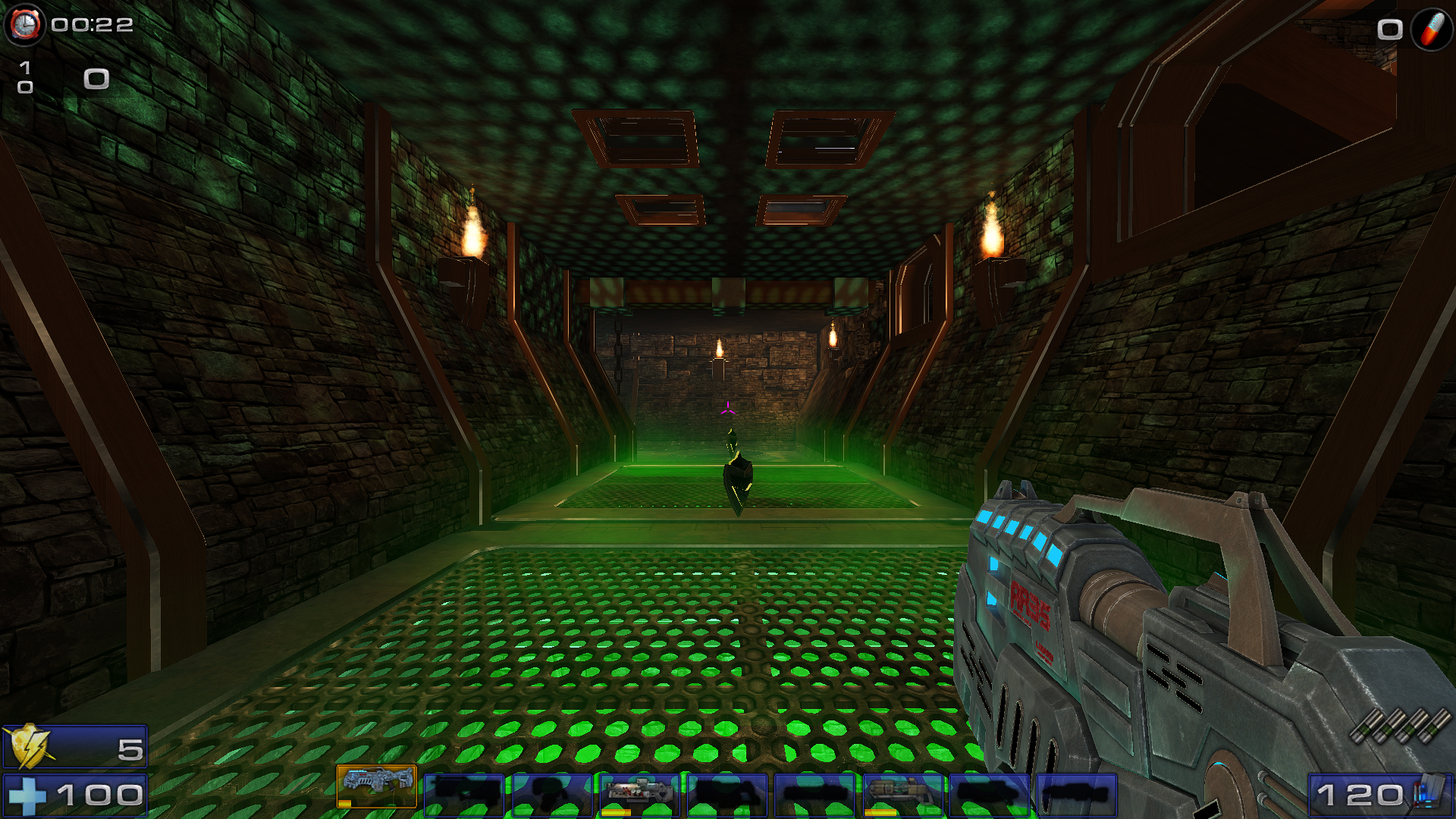The height and width of the screenshot is (819, 1456).
Task: Click the 1 over 0 frag spread indicator
Action: pos(24,78)
